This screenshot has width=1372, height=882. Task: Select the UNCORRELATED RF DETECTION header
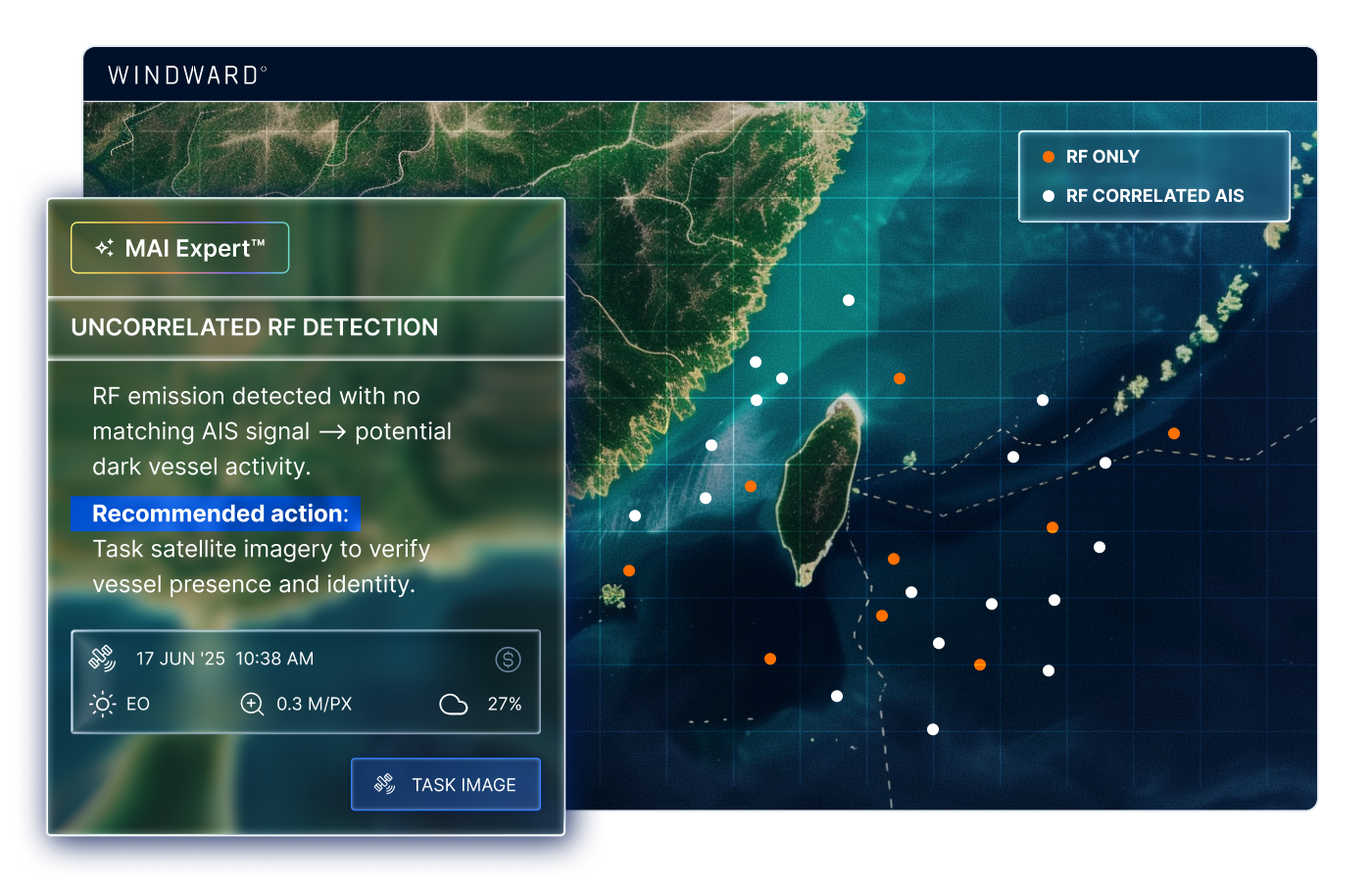tap(254, 327)
